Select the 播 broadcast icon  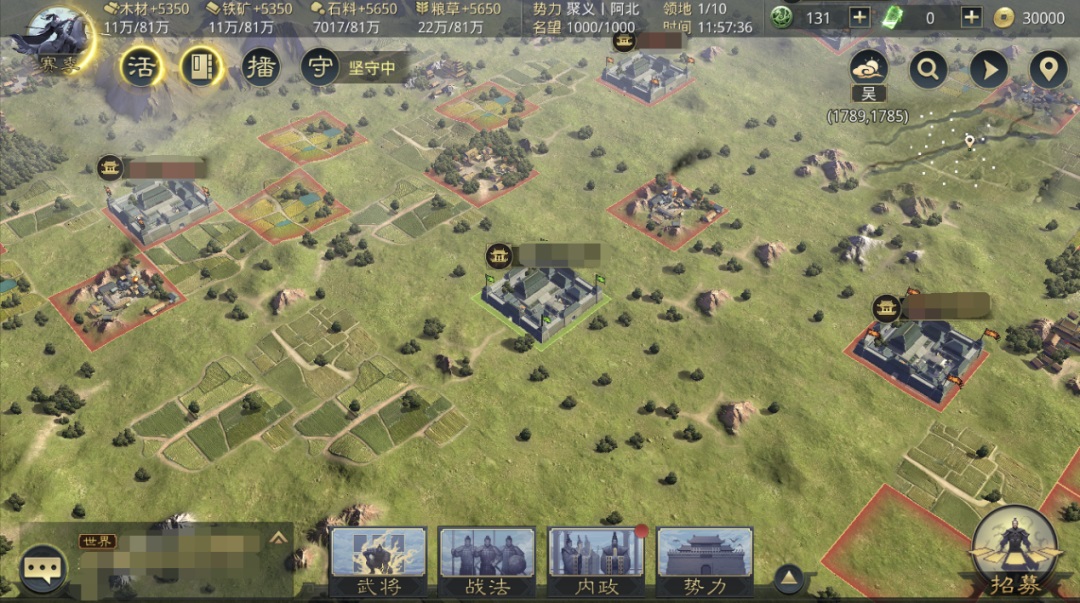click(262, 67)
